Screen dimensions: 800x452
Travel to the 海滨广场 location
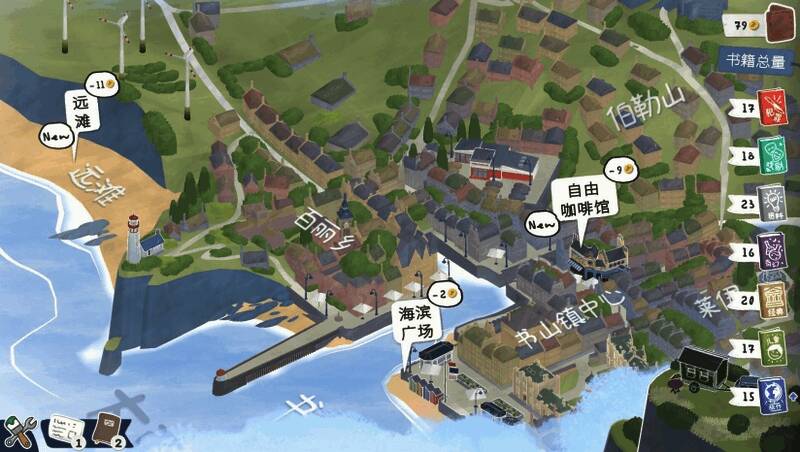pyautogui.click(x=414, y=324)
